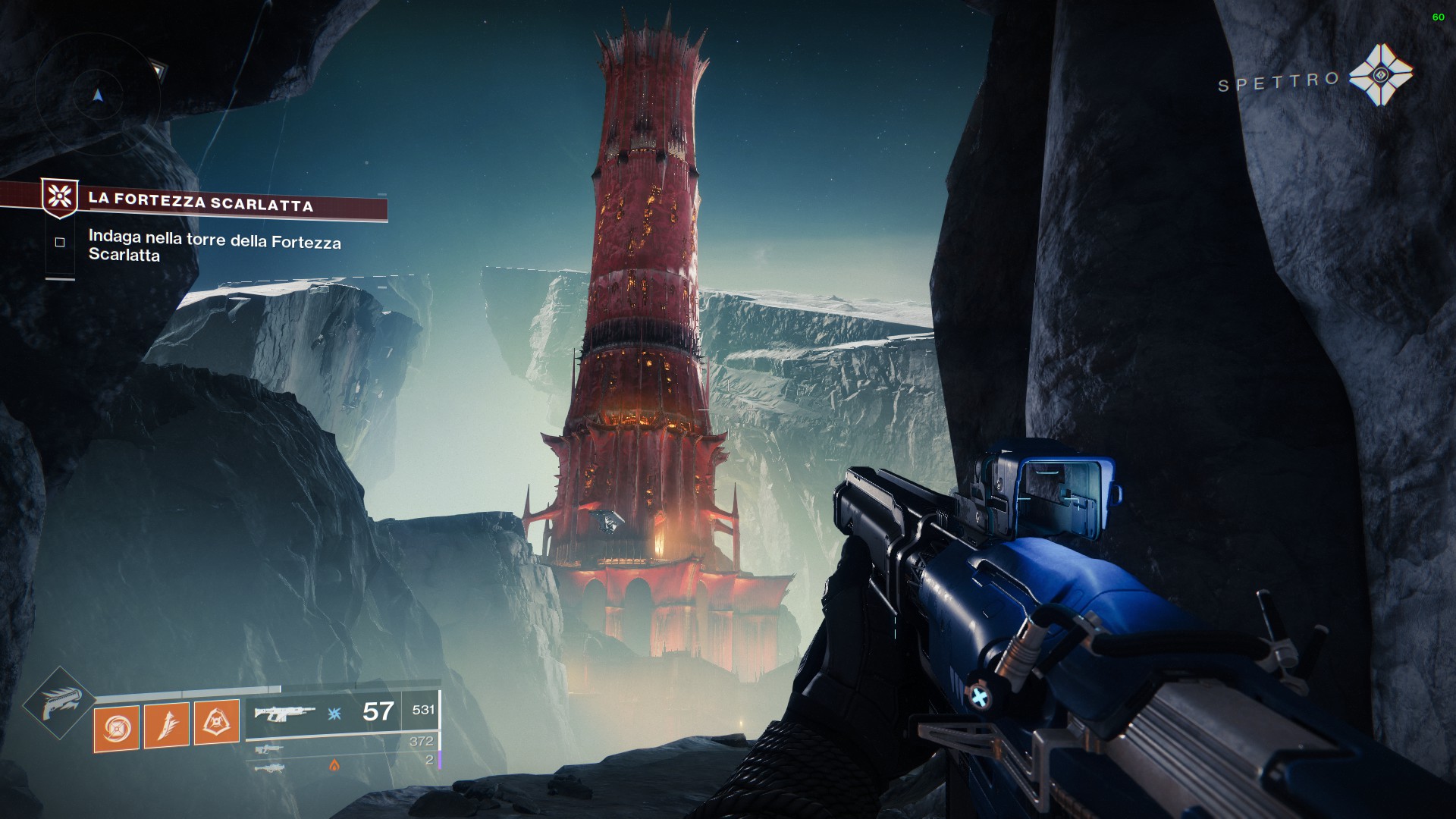The image size is (1456, 819).
Task: Open the La Fortezza Scarlatta quest banner
Action: (200, 202)
